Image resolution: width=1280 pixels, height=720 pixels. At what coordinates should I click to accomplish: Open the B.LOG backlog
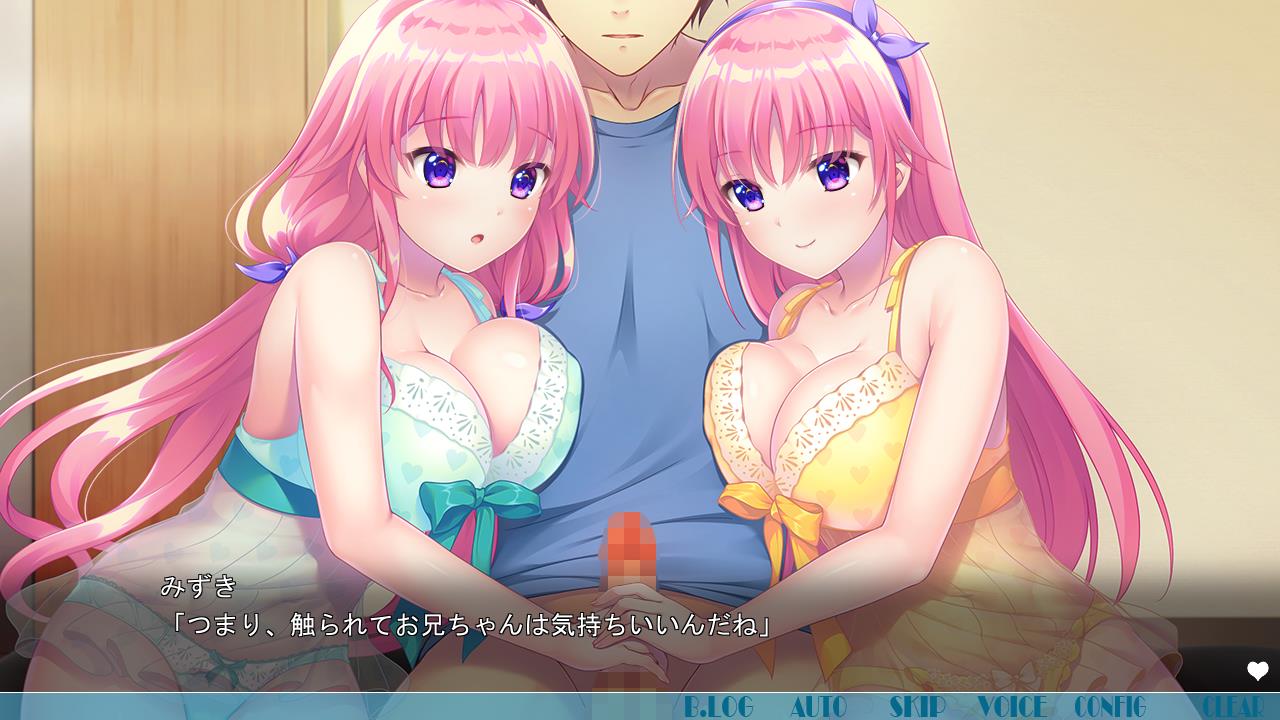tap(718, 707)
